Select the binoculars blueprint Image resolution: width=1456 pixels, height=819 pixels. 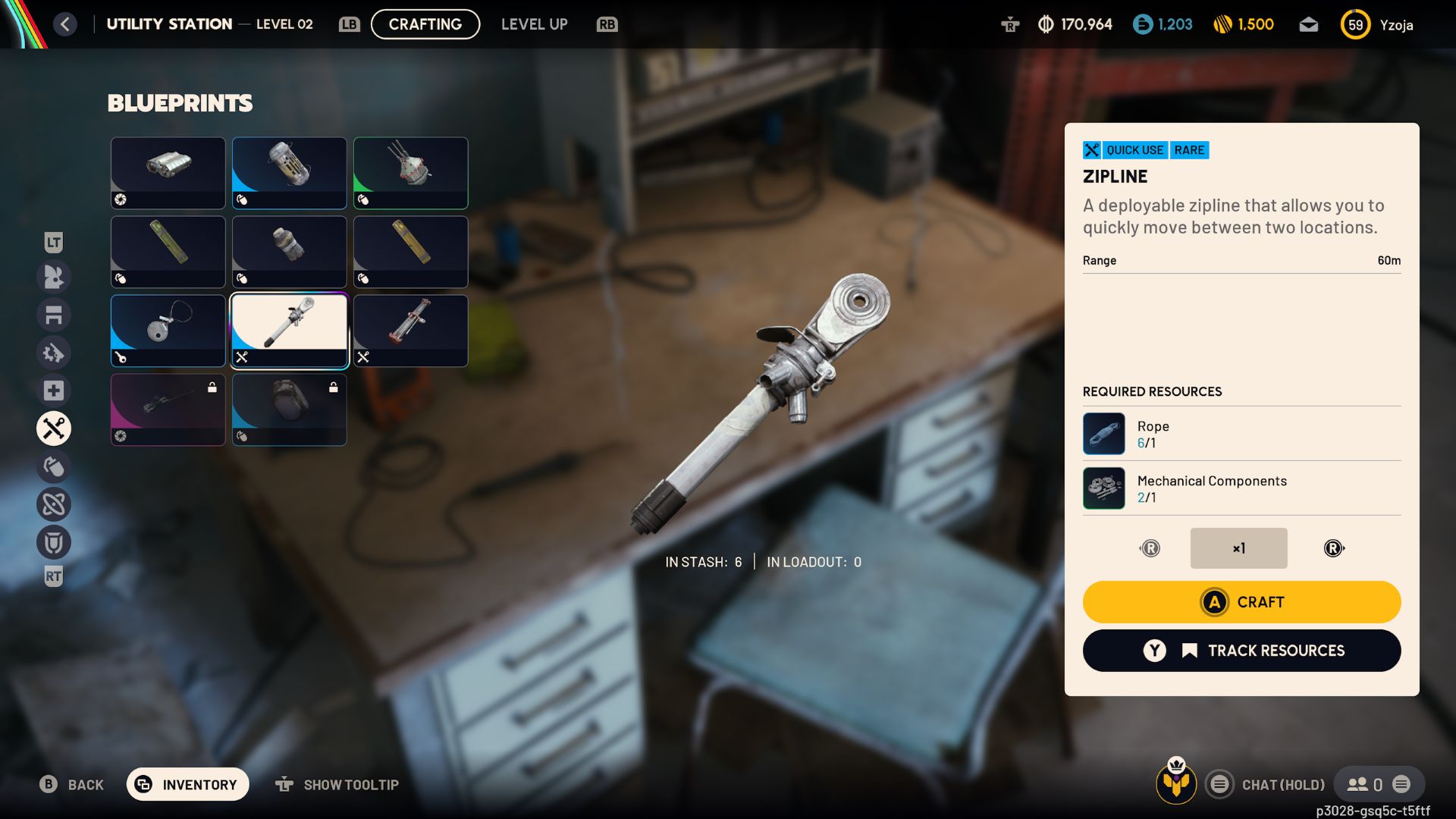[x=168, y=173]
